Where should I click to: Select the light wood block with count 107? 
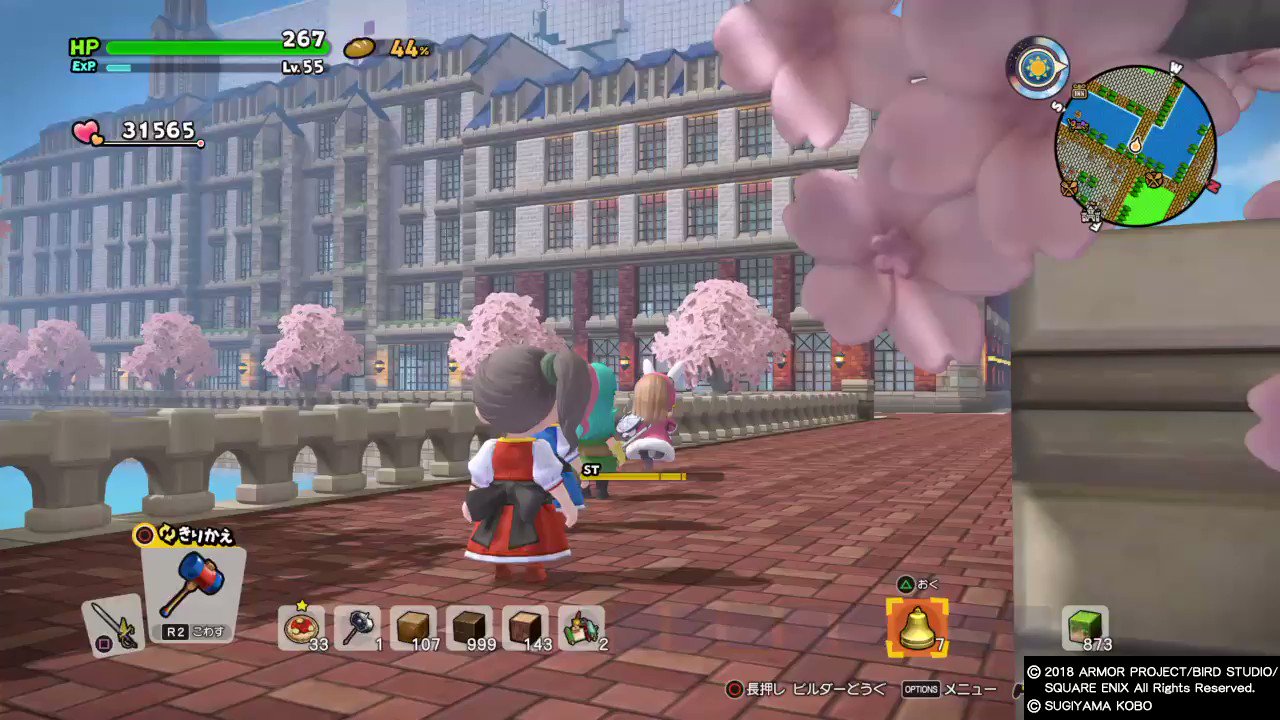(x=415, y=627)
